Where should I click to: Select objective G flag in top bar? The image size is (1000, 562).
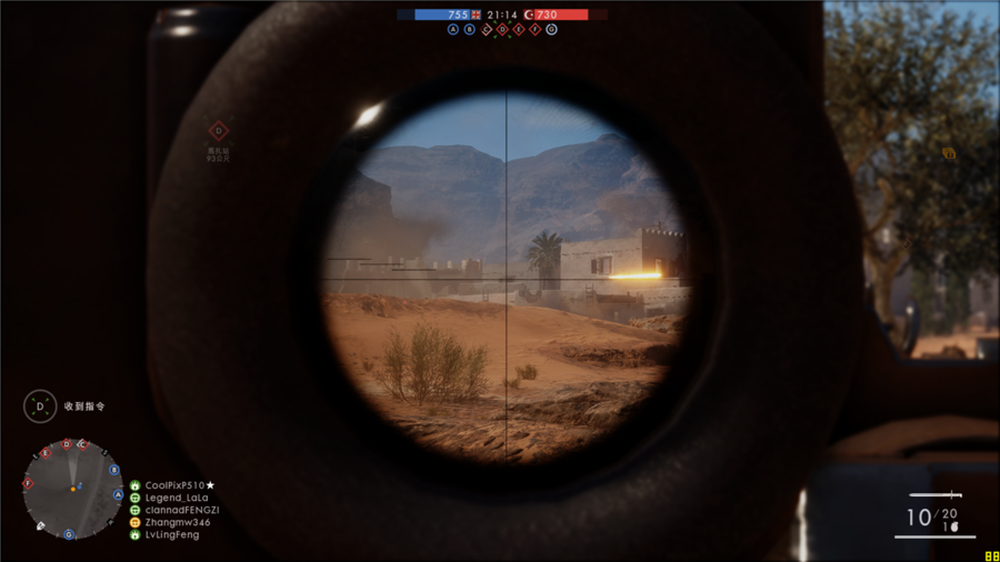[552, 30]
